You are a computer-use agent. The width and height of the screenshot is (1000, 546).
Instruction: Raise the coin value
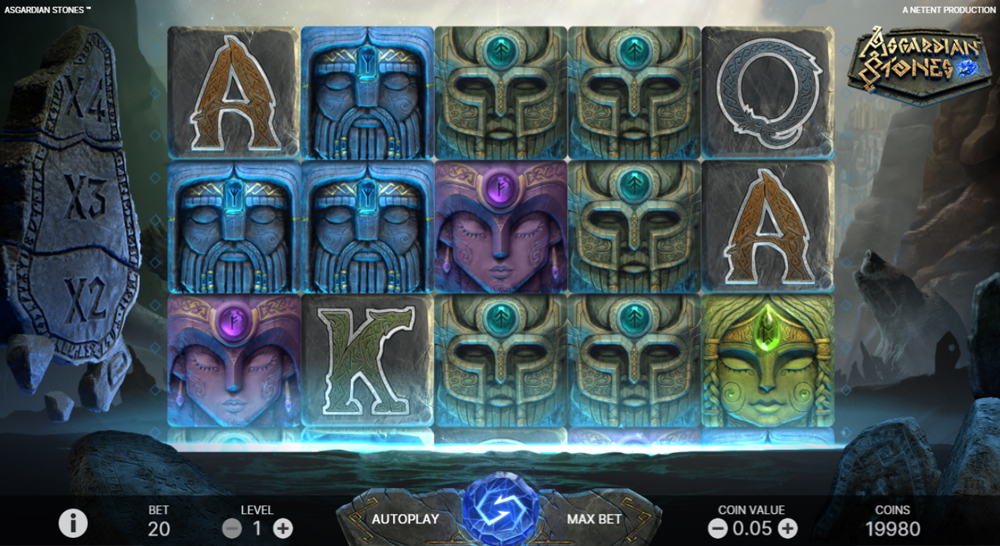[x=788, y=528]
